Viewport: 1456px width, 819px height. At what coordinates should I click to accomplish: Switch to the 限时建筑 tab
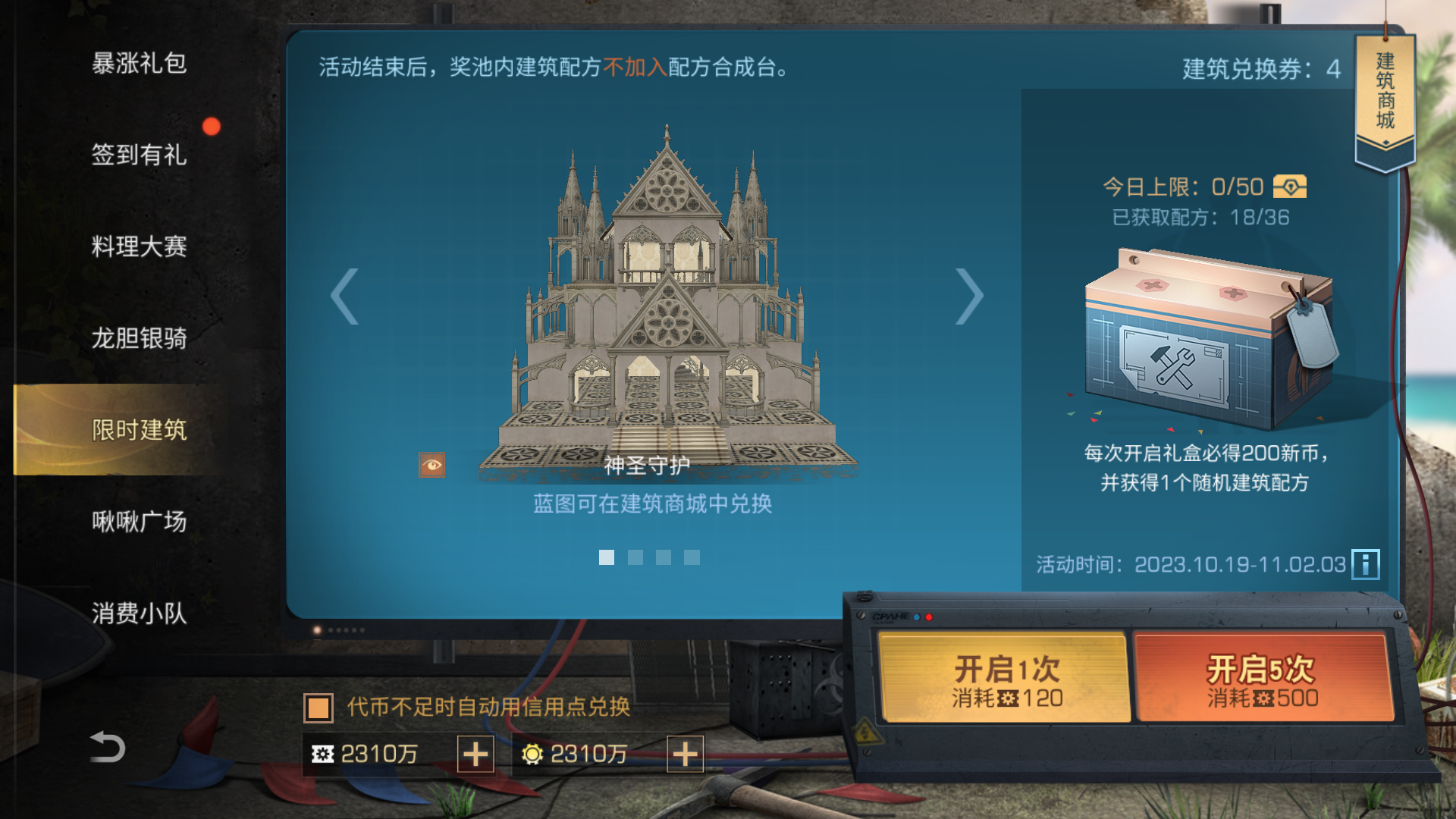coord(141,428)
